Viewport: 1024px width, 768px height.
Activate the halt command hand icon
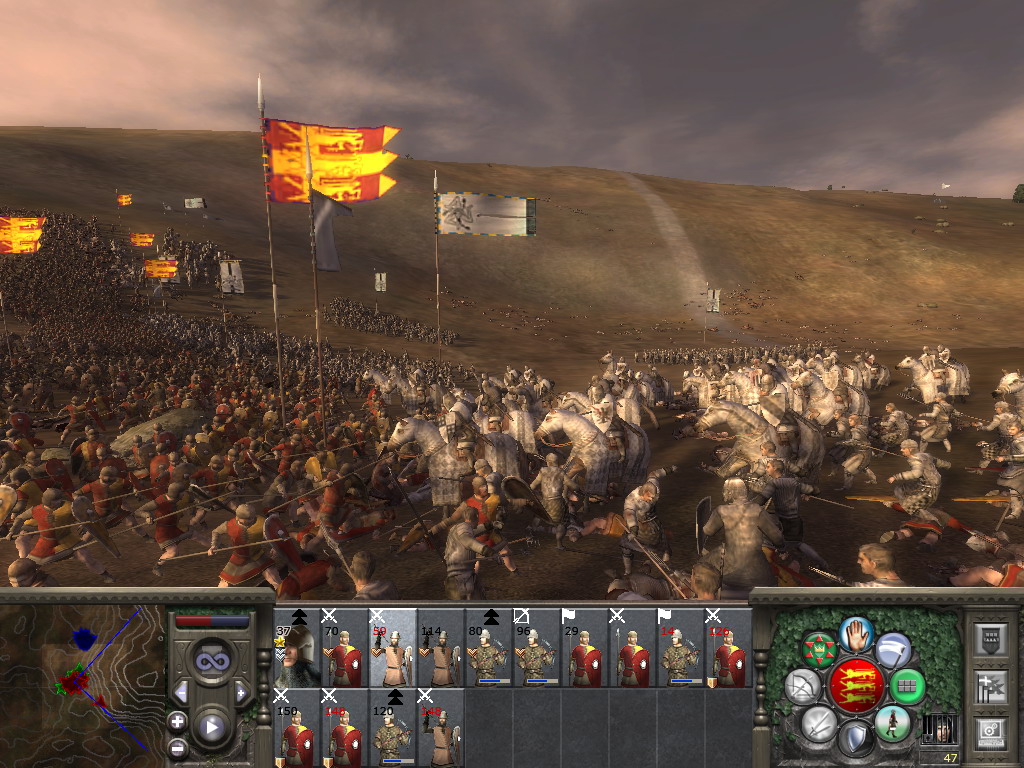[x=856, y=633]
